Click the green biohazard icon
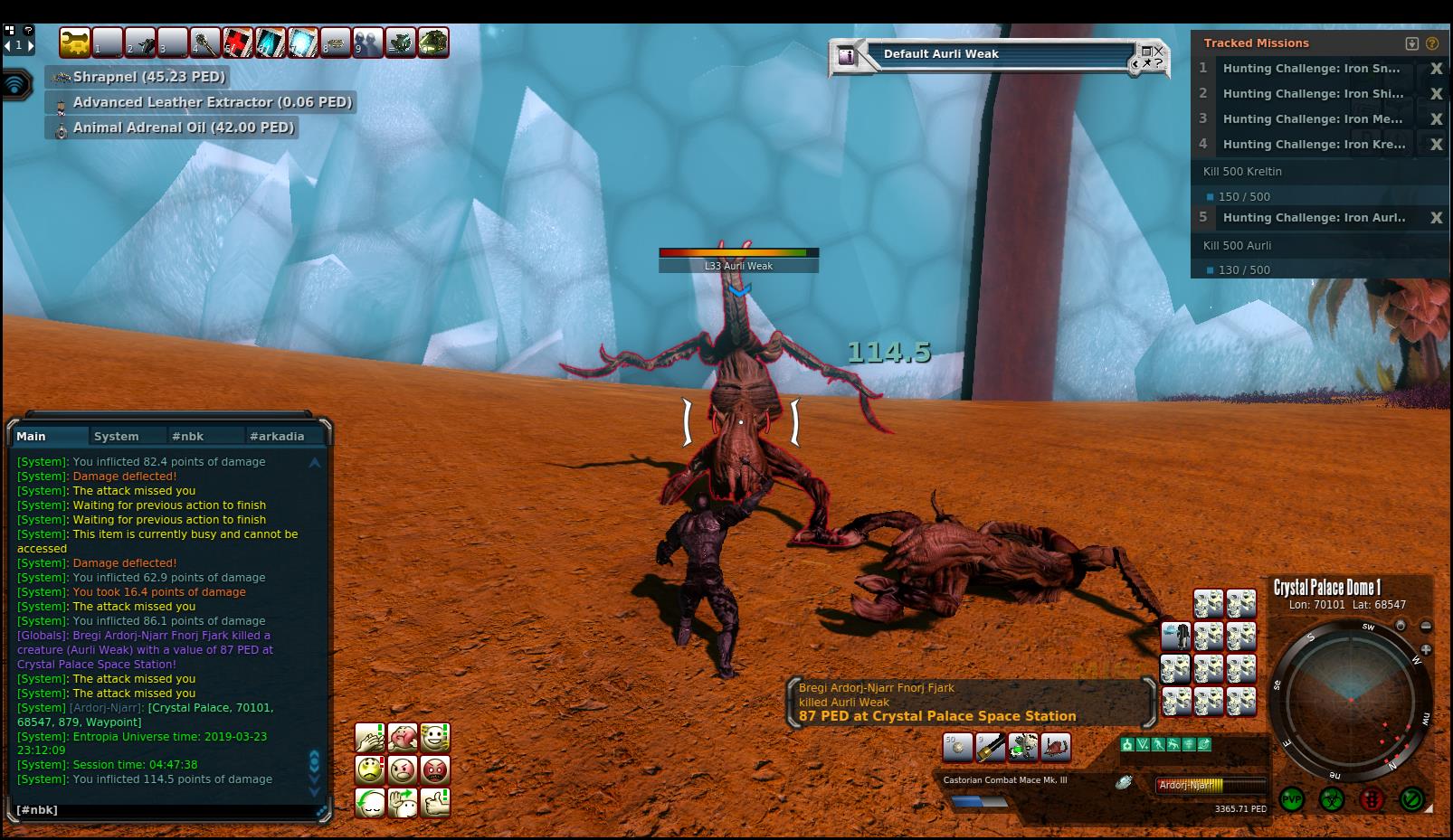Screen dimensions: 1453x840 tap(1331, 800)
